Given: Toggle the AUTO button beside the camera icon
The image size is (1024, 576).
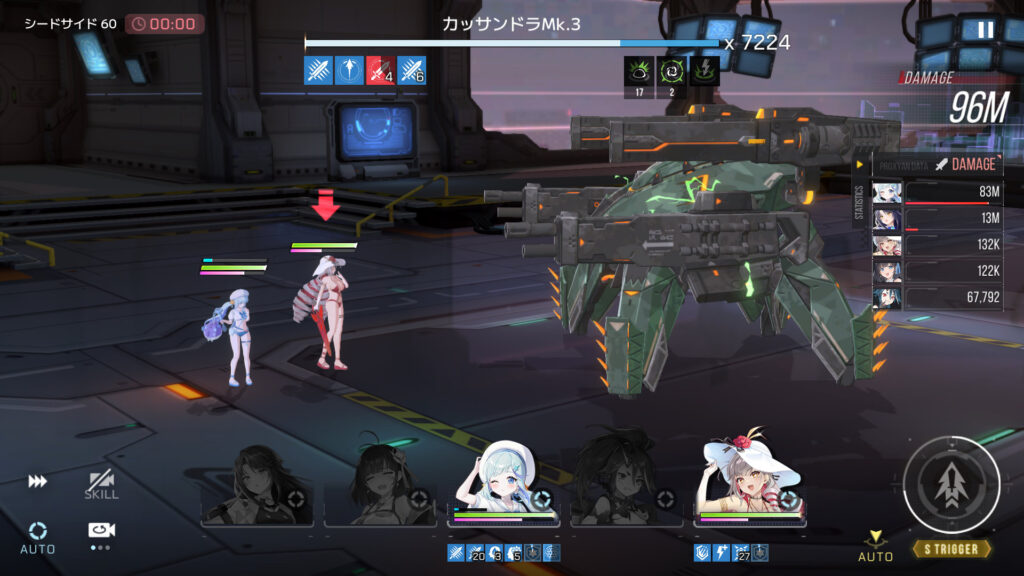Looking at the screenshot, I should point(38,536).
